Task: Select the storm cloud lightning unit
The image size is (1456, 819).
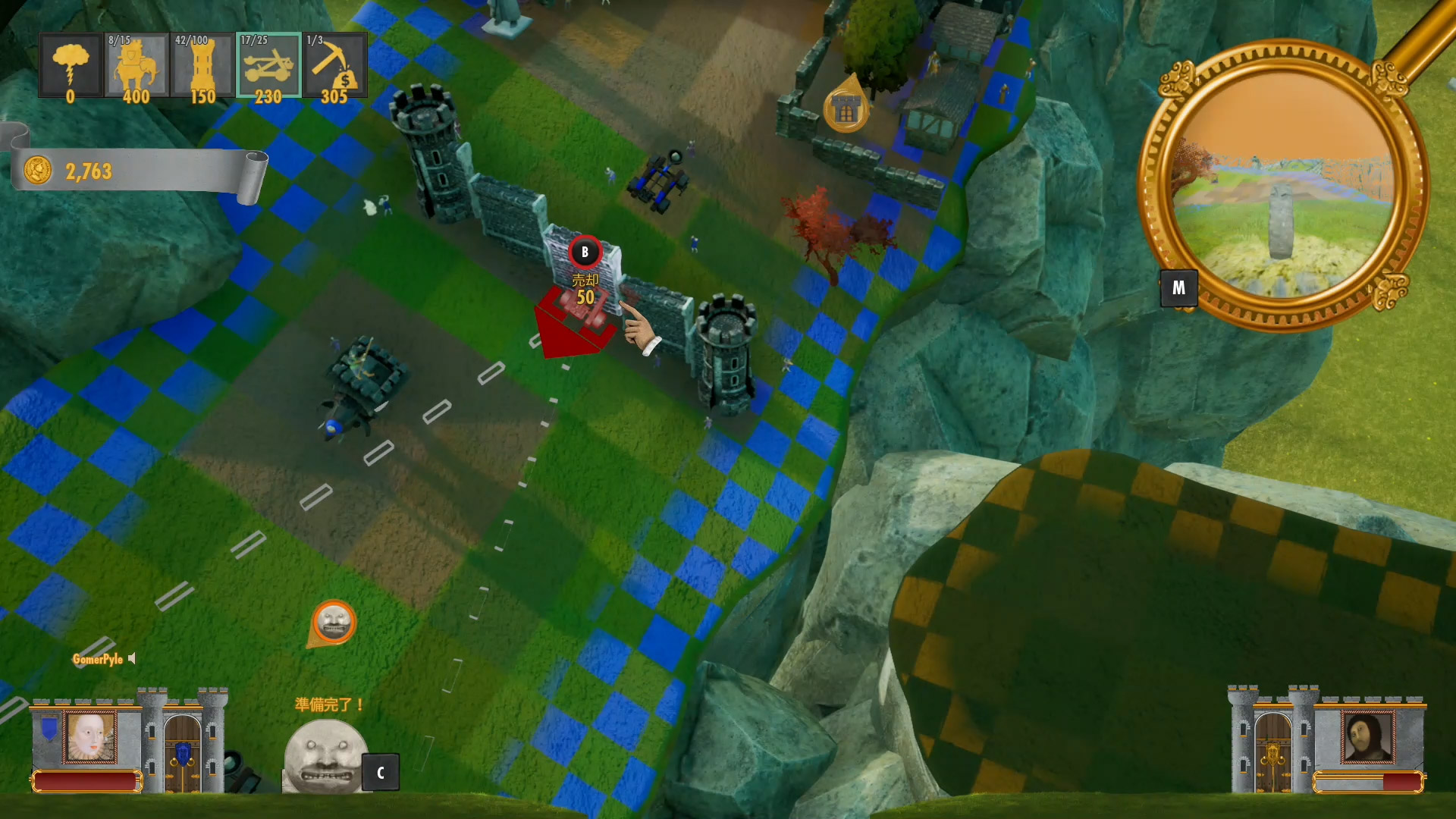Action: click(x=71, y=66)
